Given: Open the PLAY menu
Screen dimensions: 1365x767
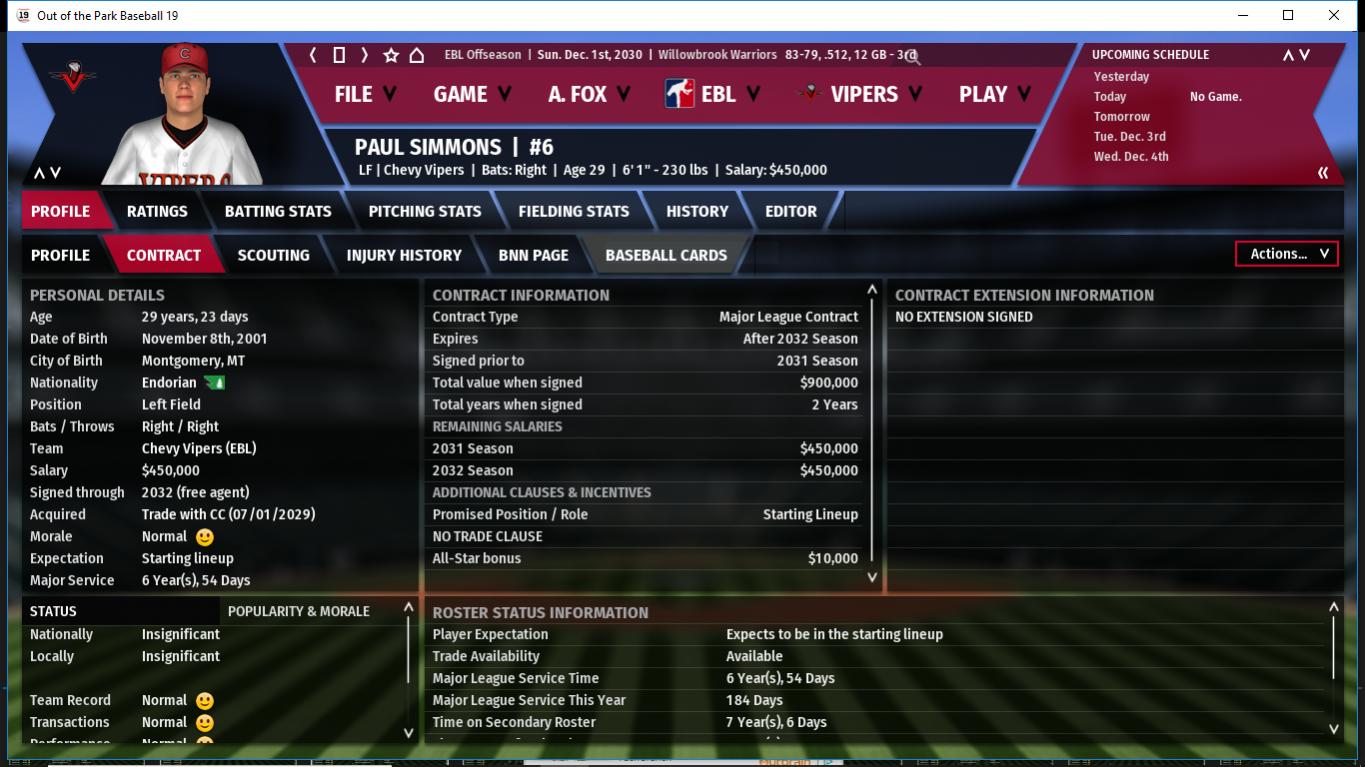Looking at the screenshot, I should pyautogui.click(x=995, y=94).
